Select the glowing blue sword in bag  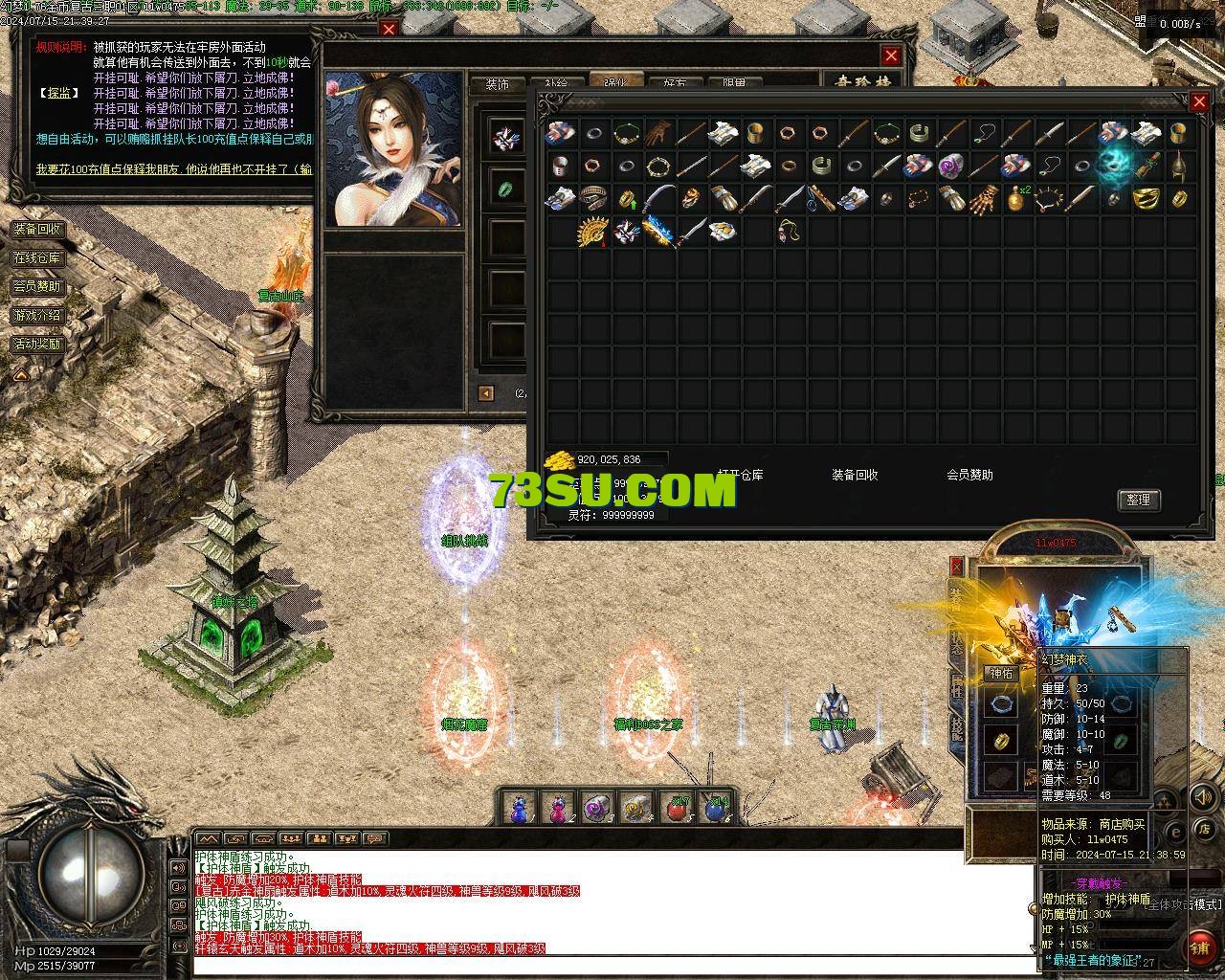click(658, 232)
